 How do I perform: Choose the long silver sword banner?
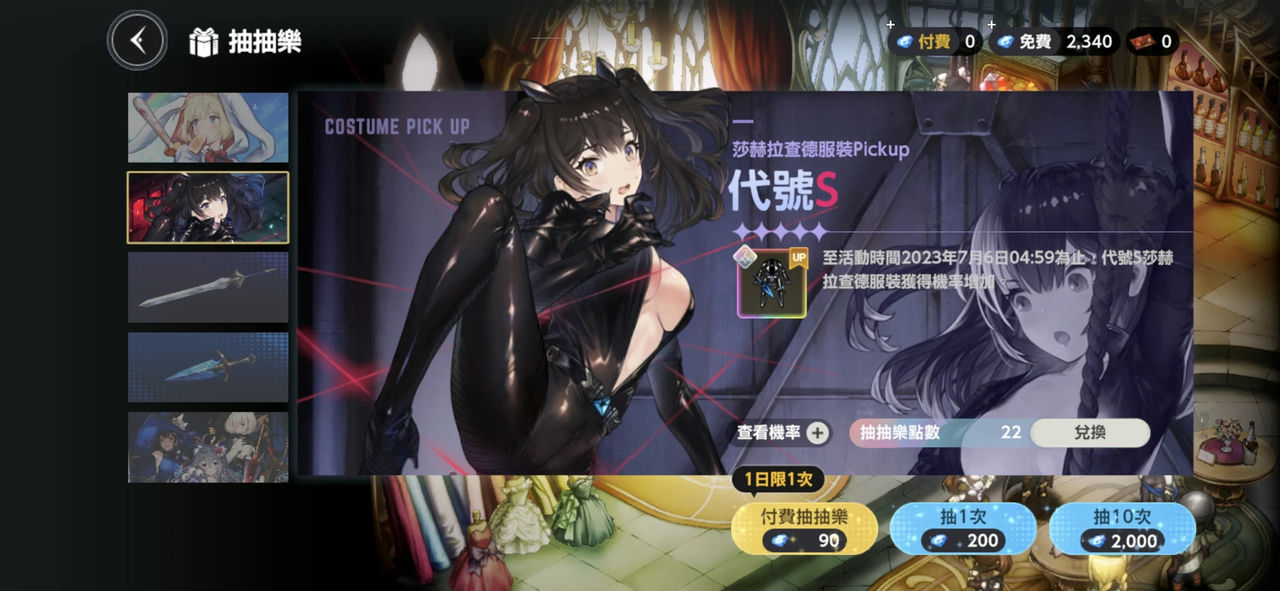tap(208, 287)
